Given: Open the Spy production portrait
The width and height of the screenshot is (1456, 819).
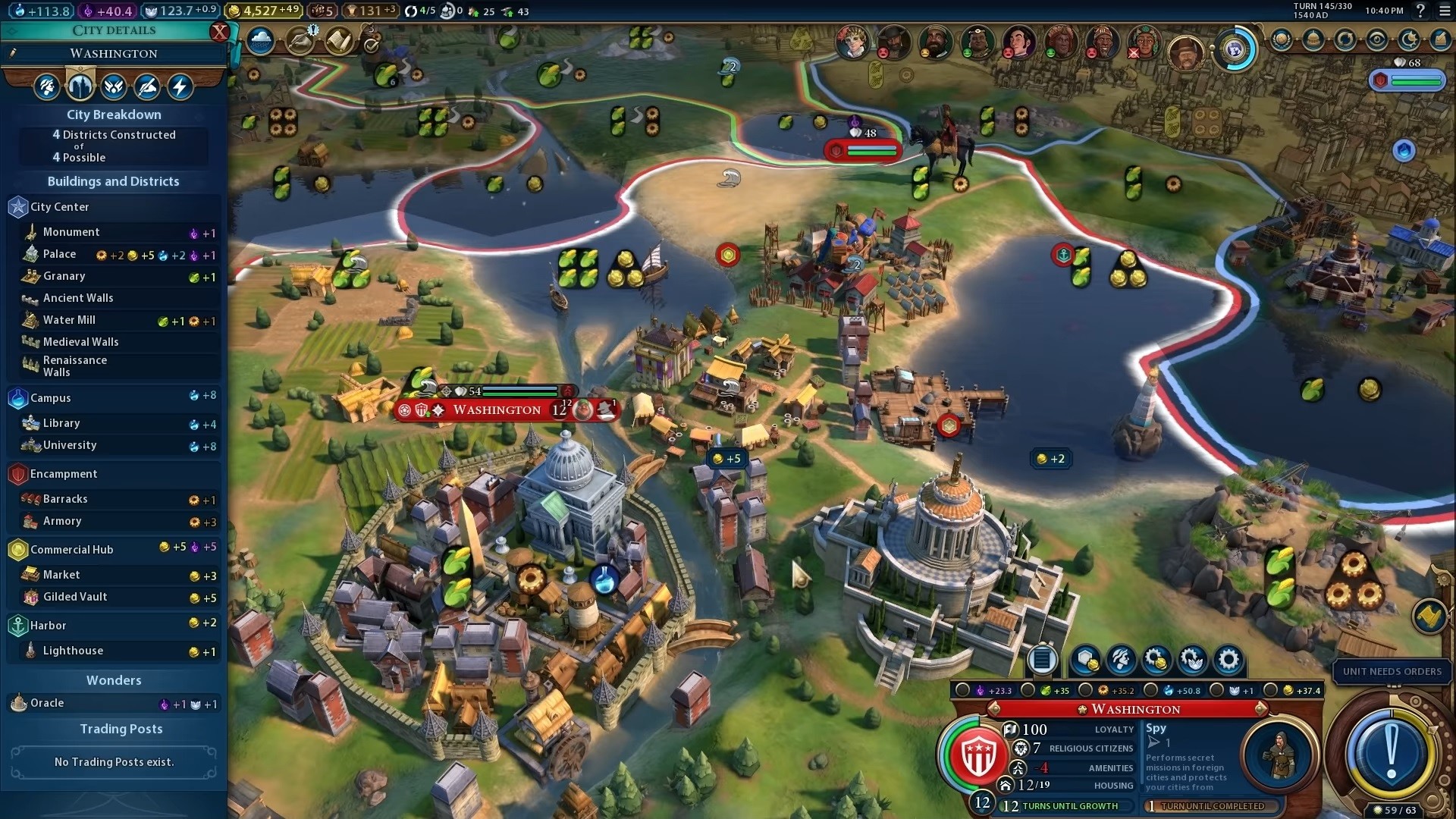Looking at the screenshot, I should click(1280, 755).
